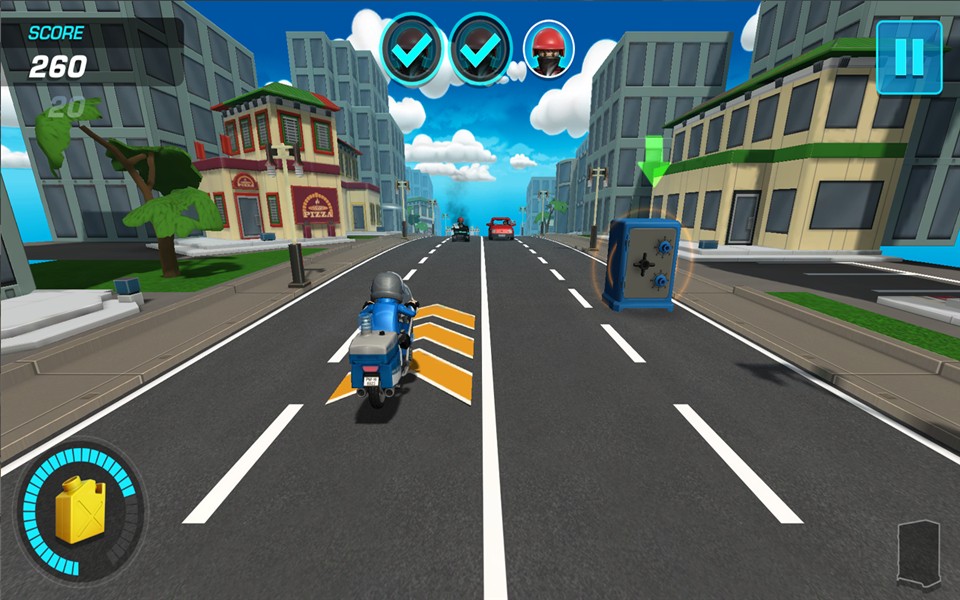Select the red-helmet crook target portrait
Viewport: 960px width, 600px height.
tap(549, 48)
